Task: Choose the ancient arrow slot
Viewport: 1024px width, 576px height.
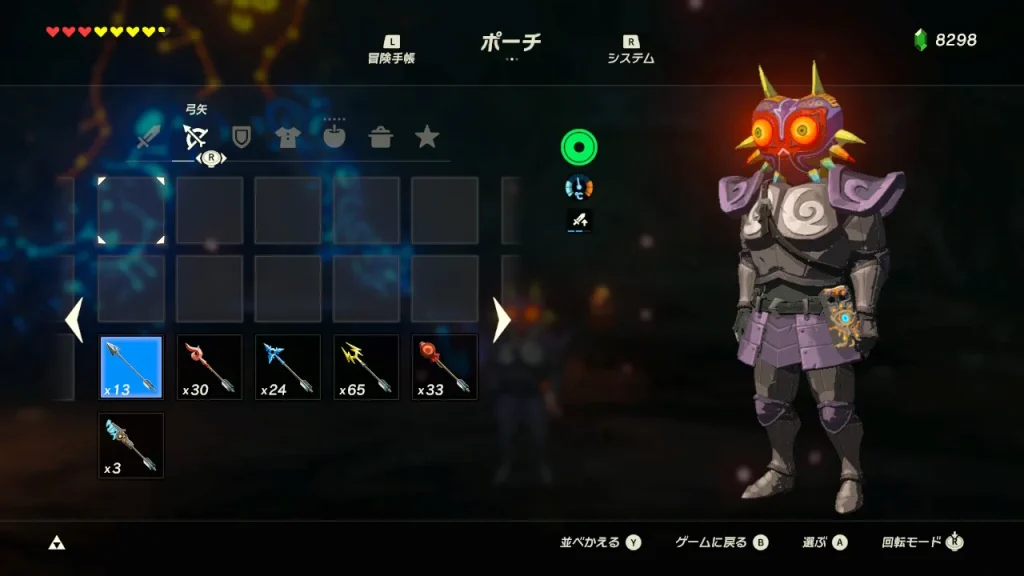Action: 131,445
